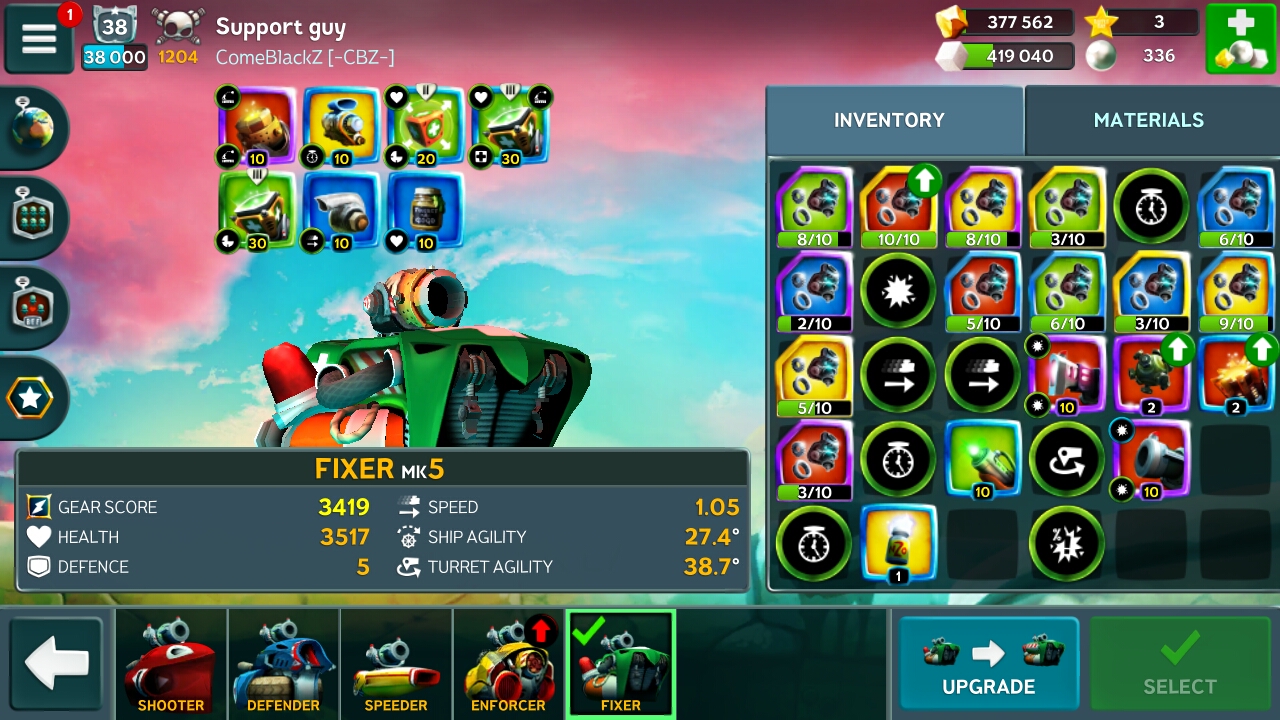The width and height of the screenshot is (1280, 720).
Task: Confirm with the green Select button
Action: [1180, 663]
